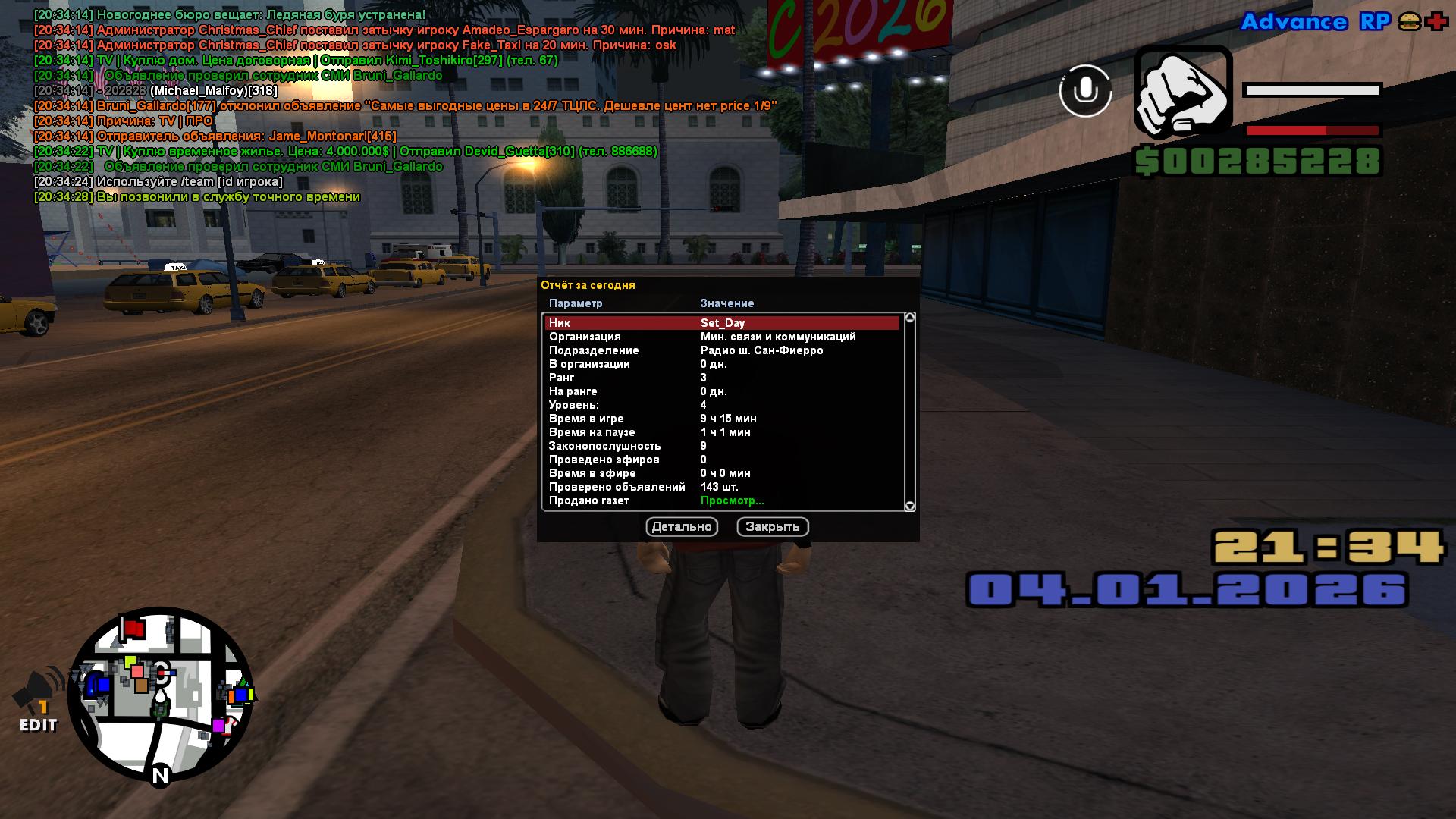
Task: Choose the Проверено объявлений row
Action: tap(722, 487)
